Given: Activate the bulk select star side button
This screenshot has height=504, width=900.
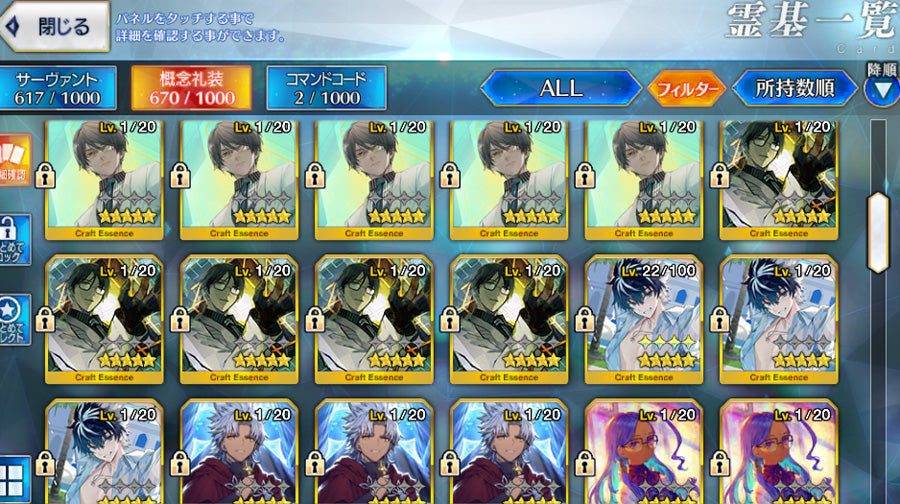Looking at the screenshot, I should click(15, 320).
